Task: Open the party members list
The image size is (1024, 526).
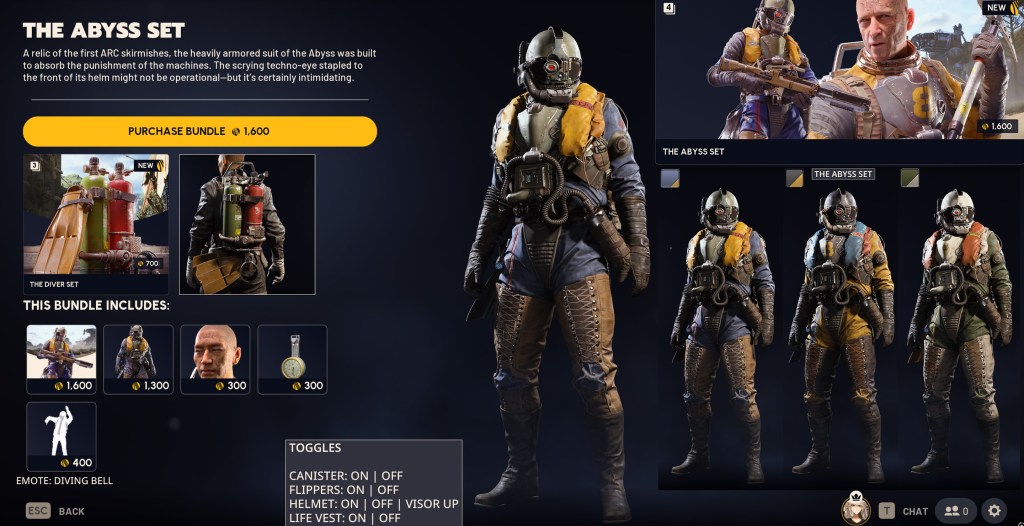Action: pyautogui.click(x=955, y=511)
